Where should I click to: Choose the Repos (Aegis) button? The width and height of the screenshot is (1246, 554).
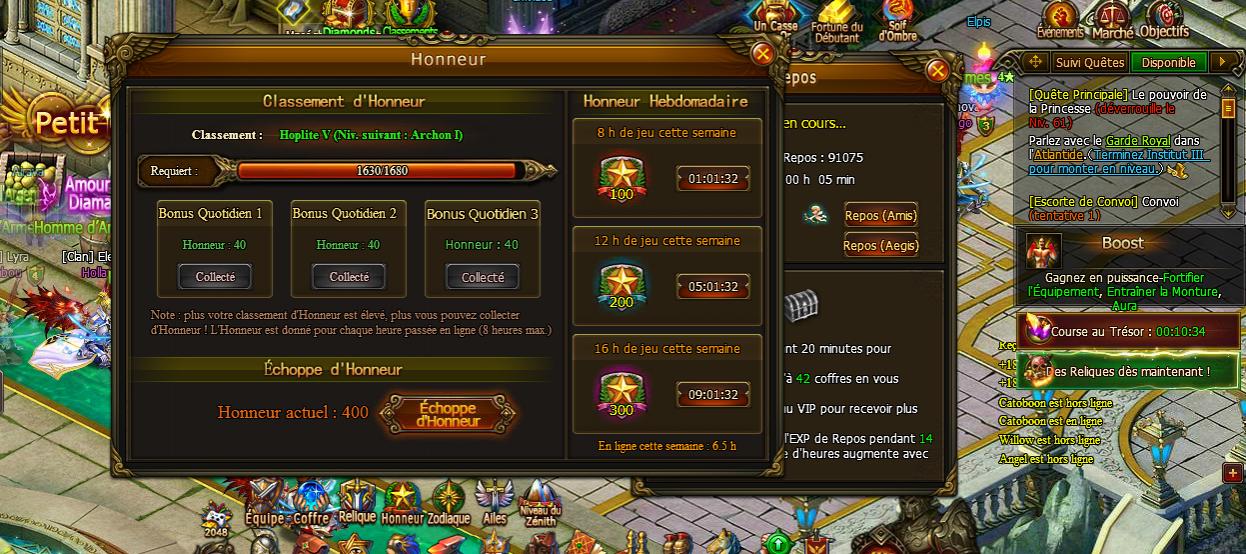pyautogui.click(x=880, y=246)
